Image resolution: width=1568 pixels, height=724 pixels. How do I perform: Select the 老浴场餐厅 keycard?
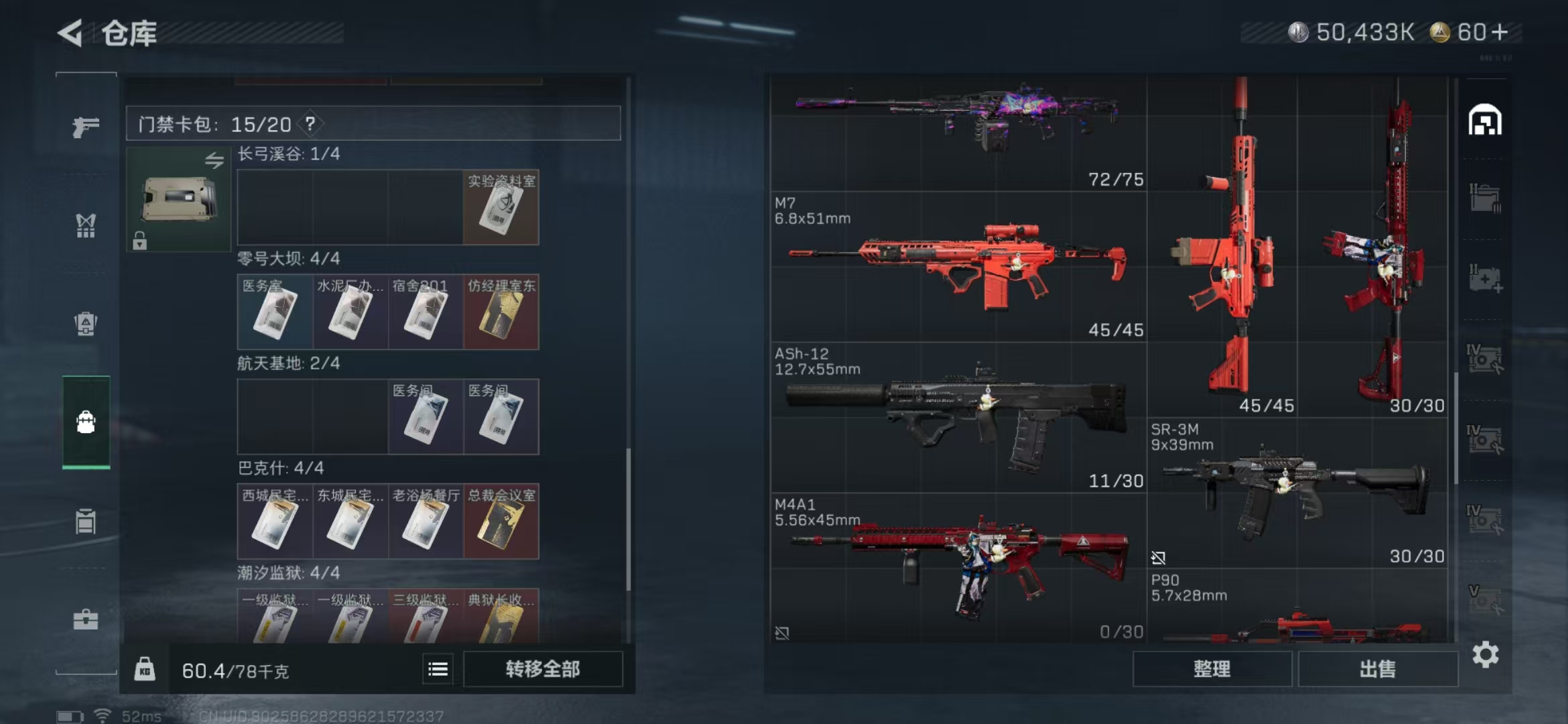[426, 522]
